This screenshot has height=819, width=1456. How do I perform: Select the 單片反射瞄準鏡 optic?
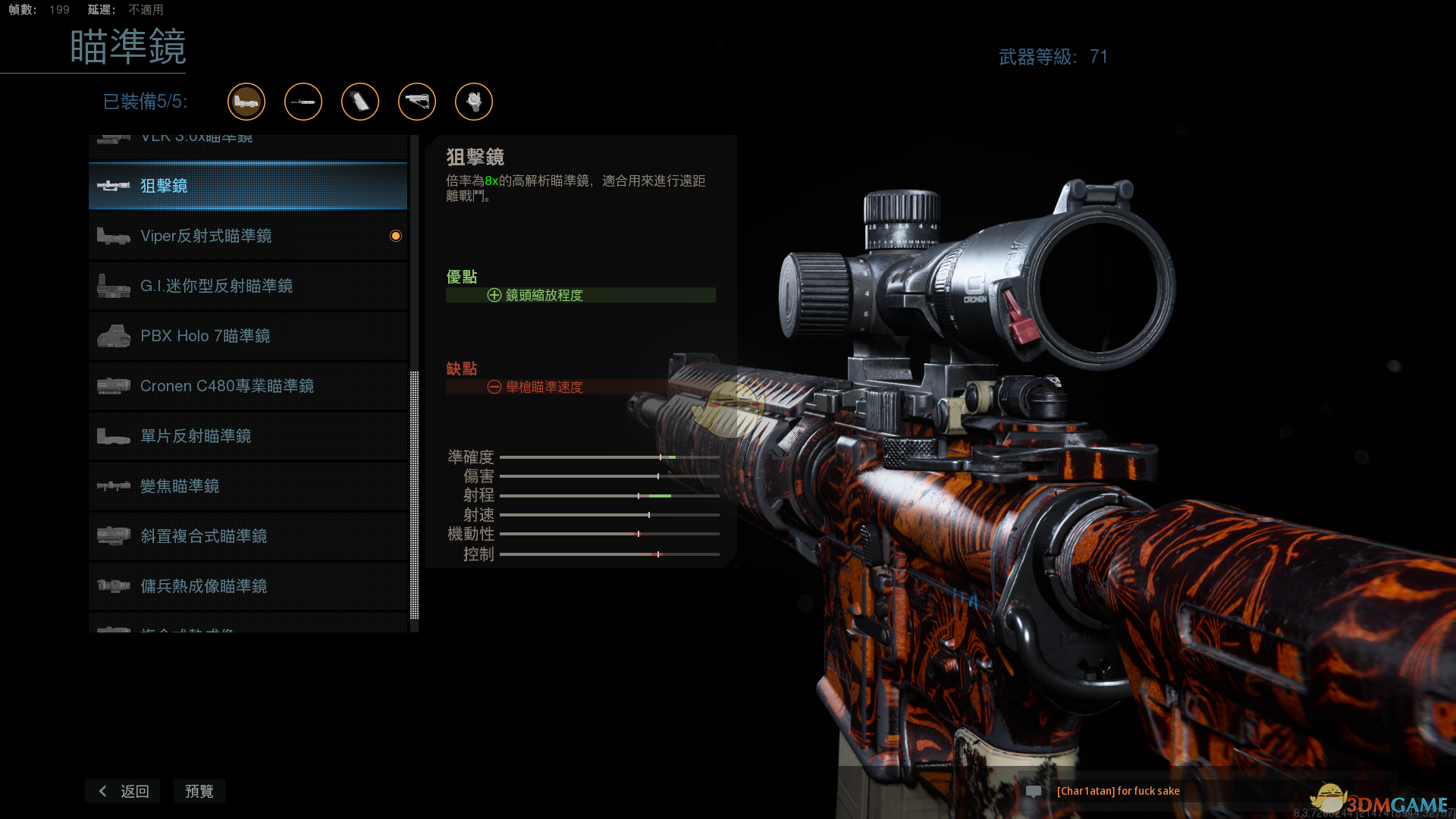click(x=247, y=436)
